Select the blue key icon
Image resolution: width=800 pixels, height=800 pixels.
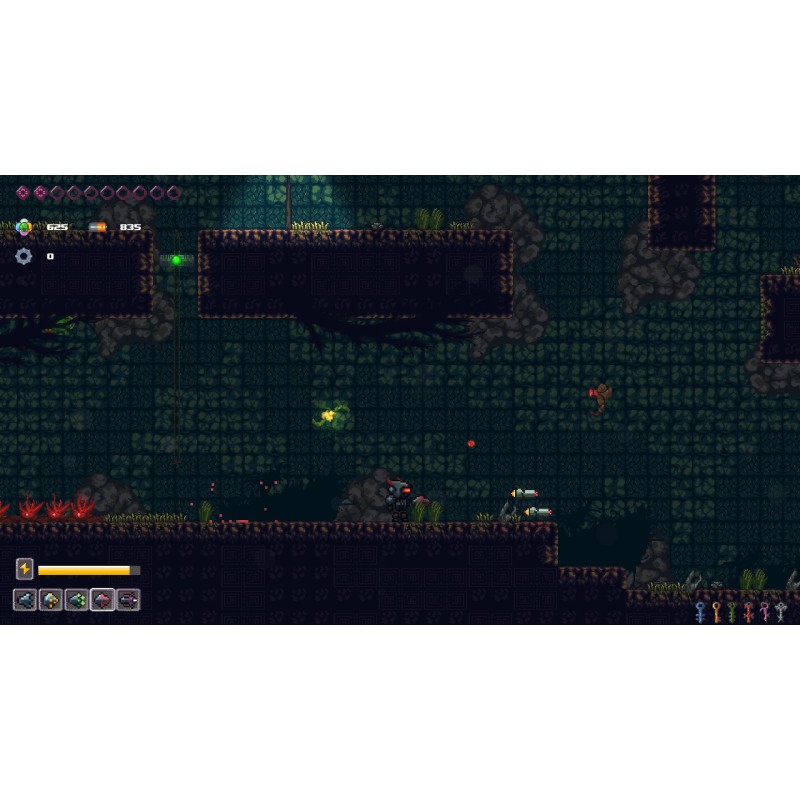click(700, 612)
